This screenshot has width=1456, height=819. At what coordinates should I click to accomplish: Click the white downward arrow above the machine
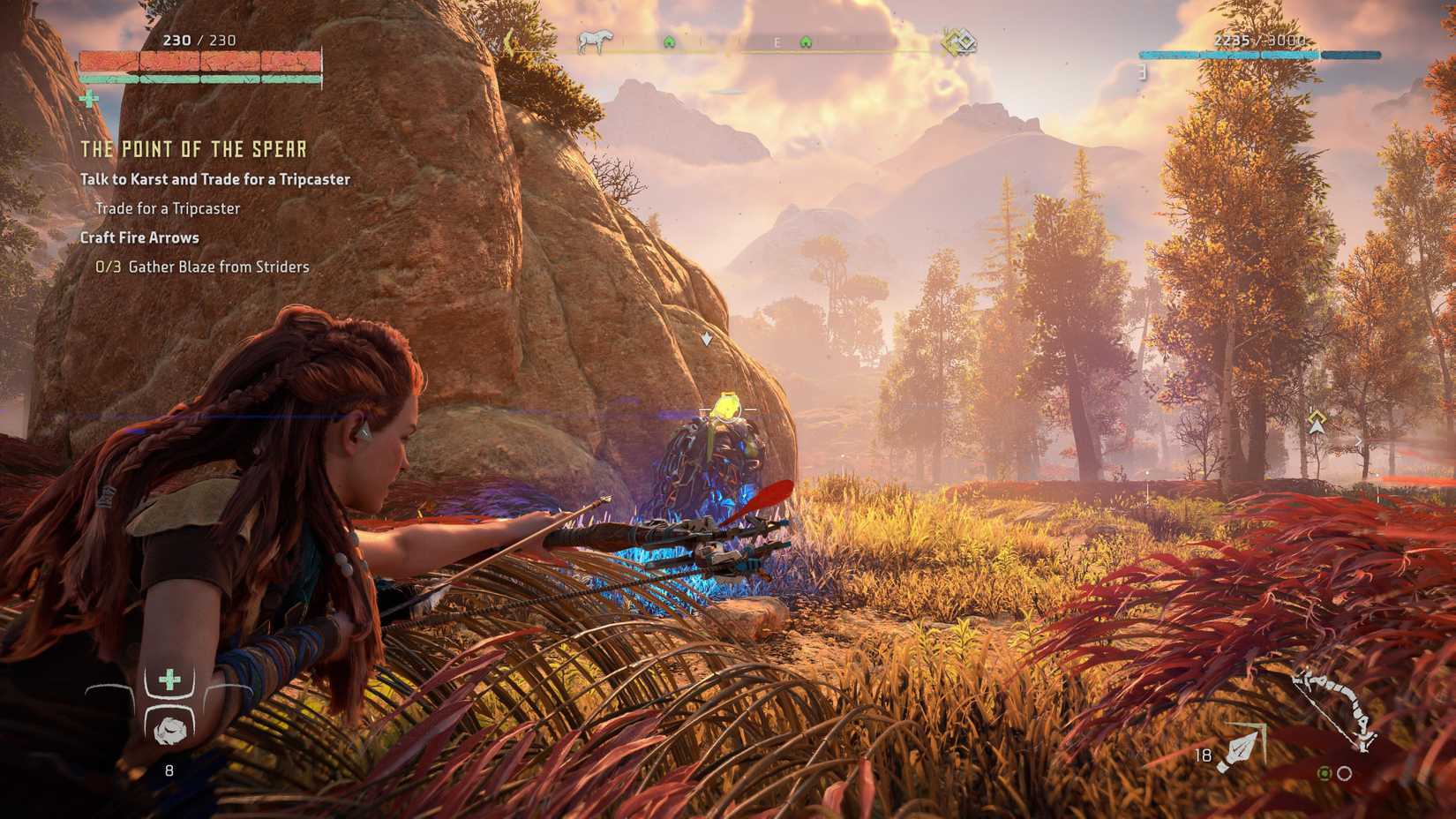705,339
